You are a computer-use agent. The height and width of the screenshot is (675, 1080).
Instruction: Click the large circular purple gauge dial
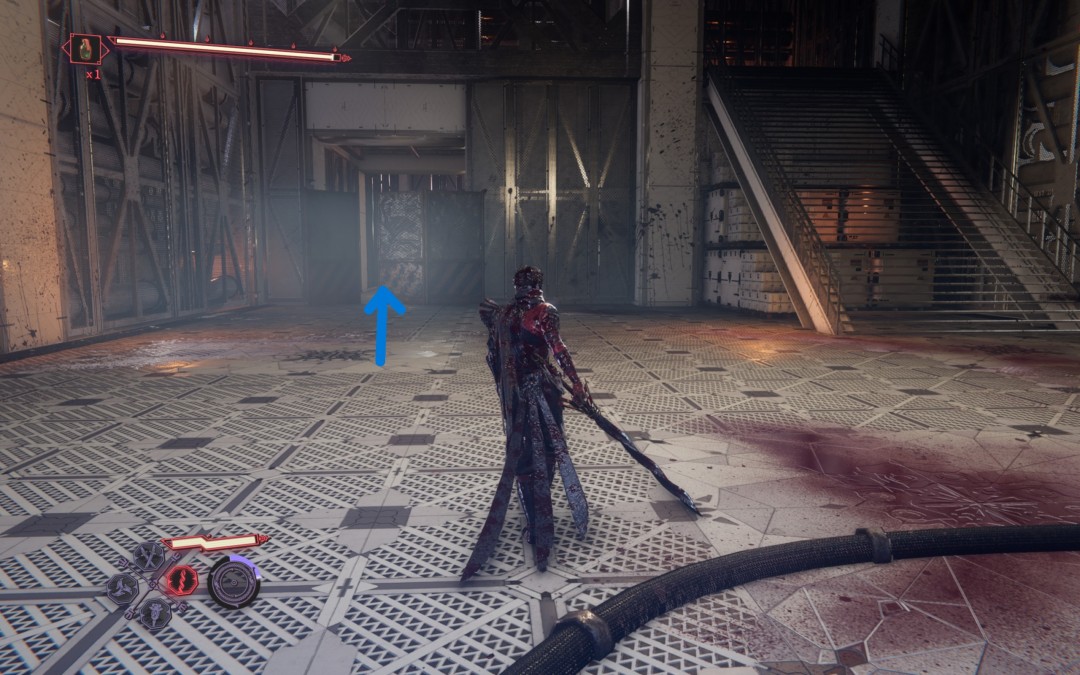[234, 582]
